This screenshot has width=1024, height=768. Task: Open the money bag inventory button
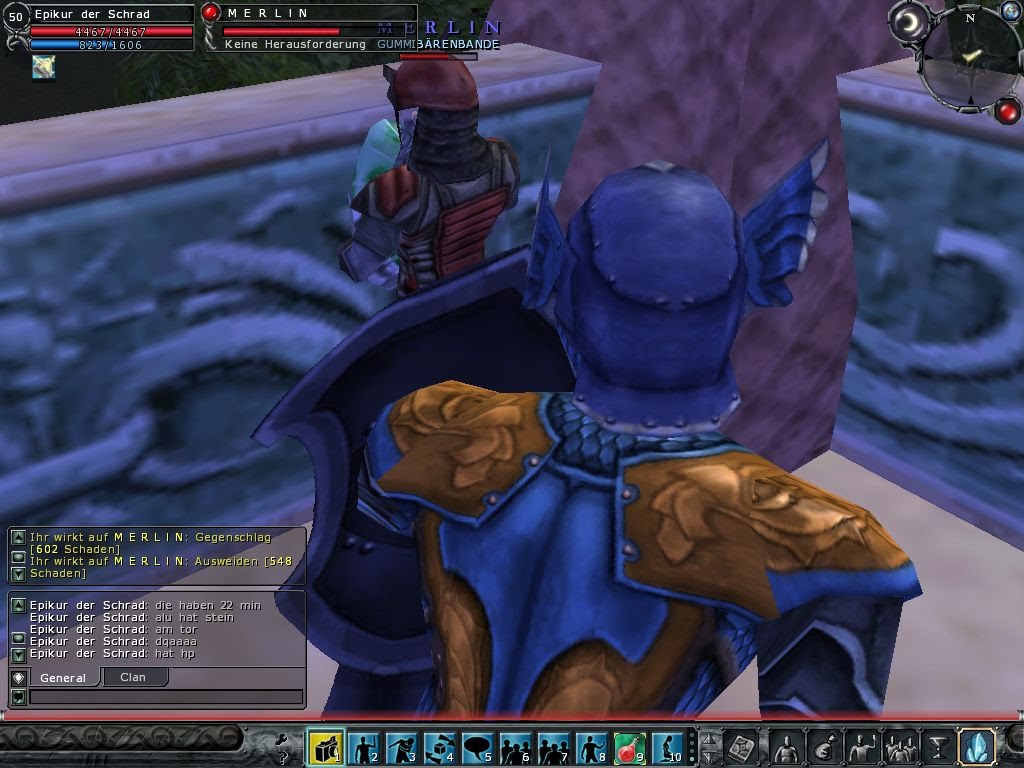824,747
